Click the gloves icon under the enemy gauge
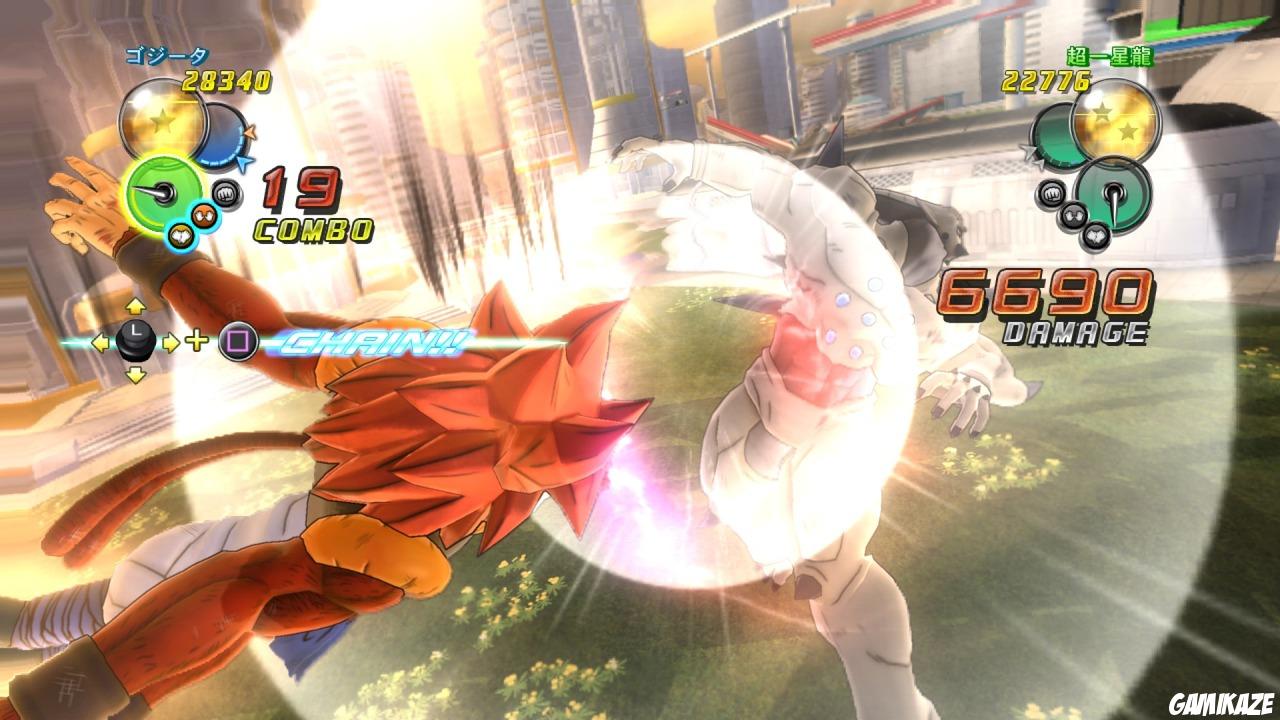 (1096, 235)
